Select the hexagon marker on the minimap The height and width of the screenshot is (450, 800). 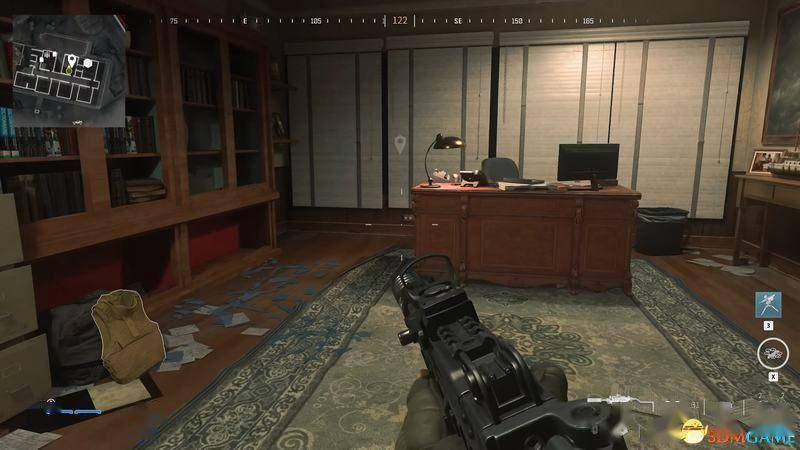[x=88, y=62]
